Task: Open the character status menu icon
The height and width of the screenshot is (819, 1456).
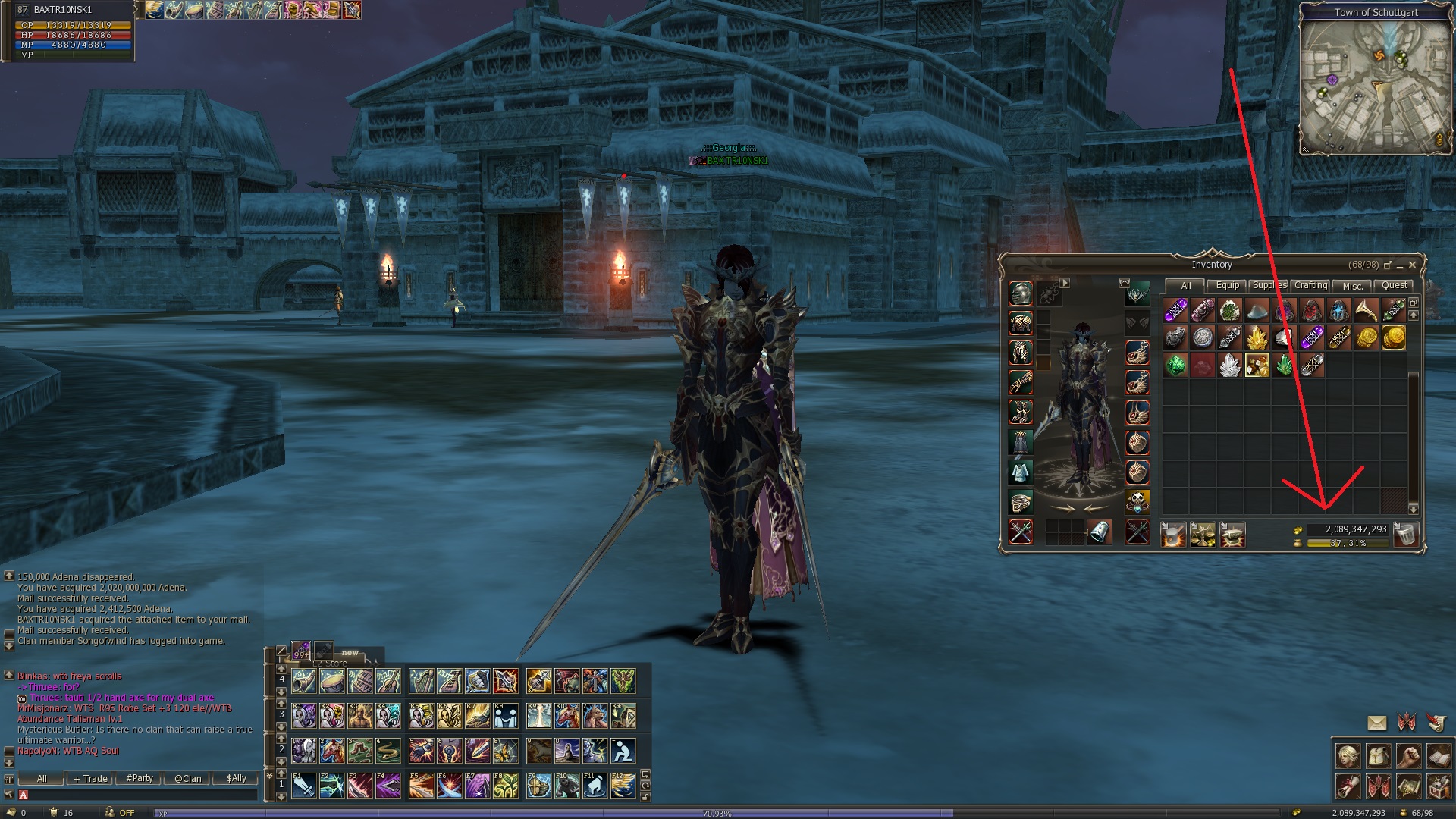Action: click(1348, 756)
